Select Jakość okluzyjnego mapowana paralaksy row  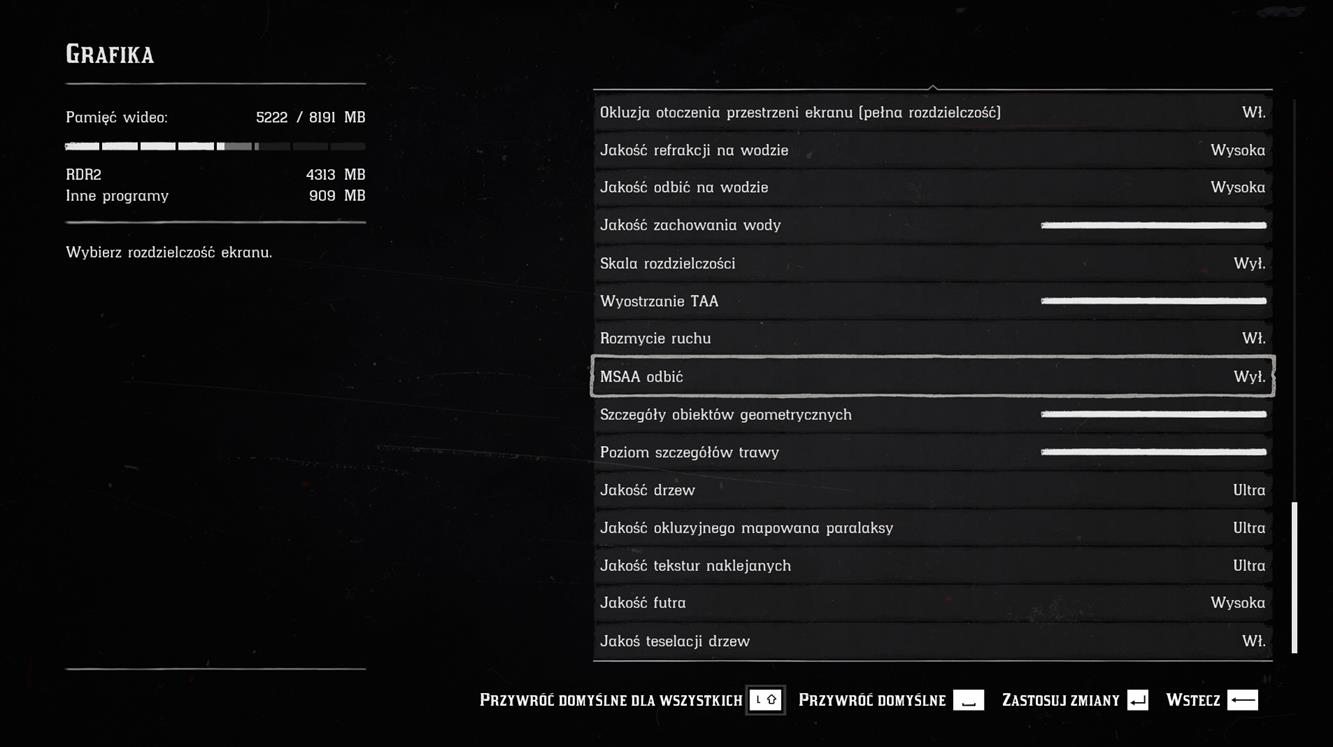932,527
